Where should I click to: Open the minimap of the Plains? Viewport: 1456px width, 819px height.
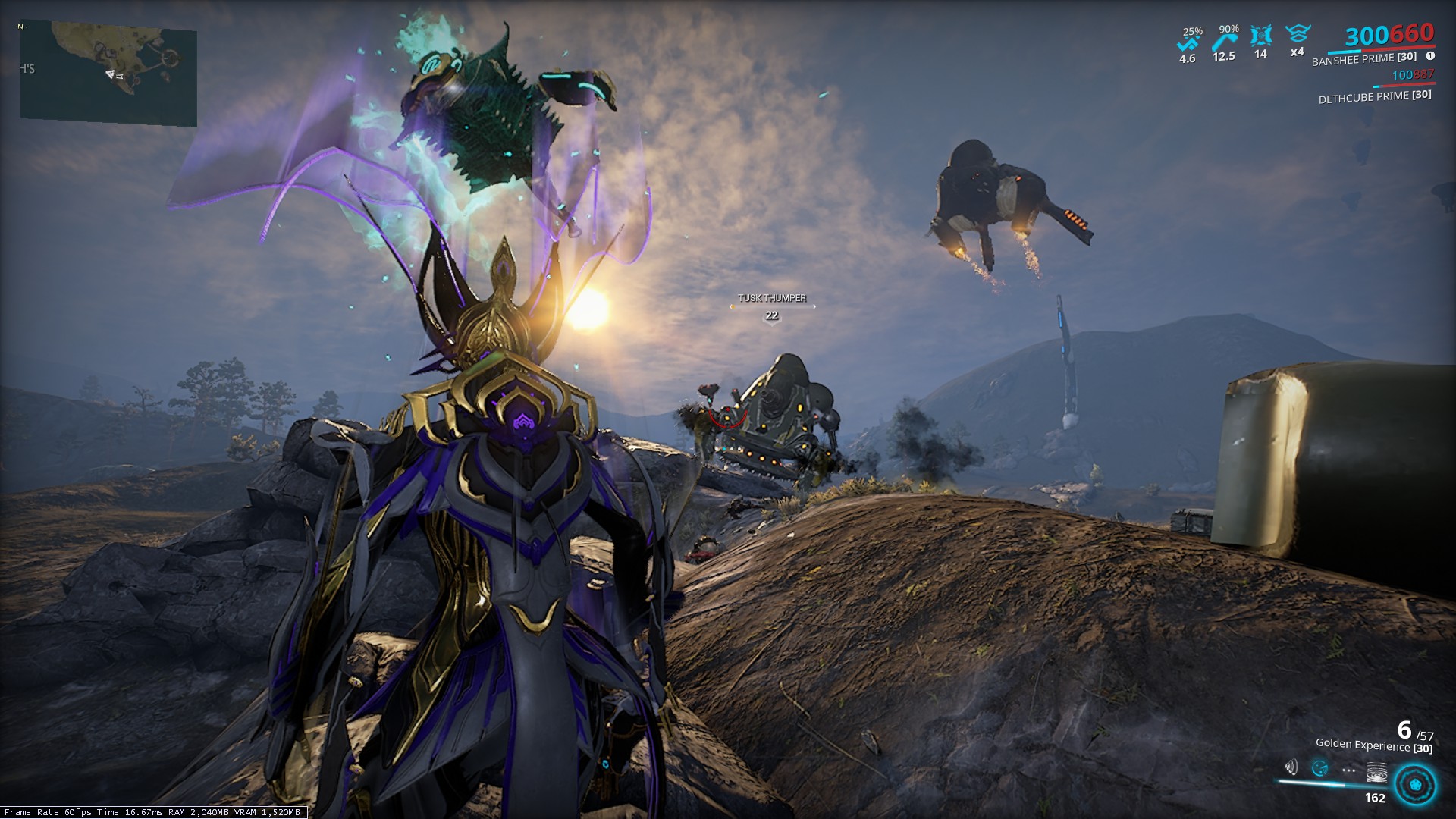(108, 72)
